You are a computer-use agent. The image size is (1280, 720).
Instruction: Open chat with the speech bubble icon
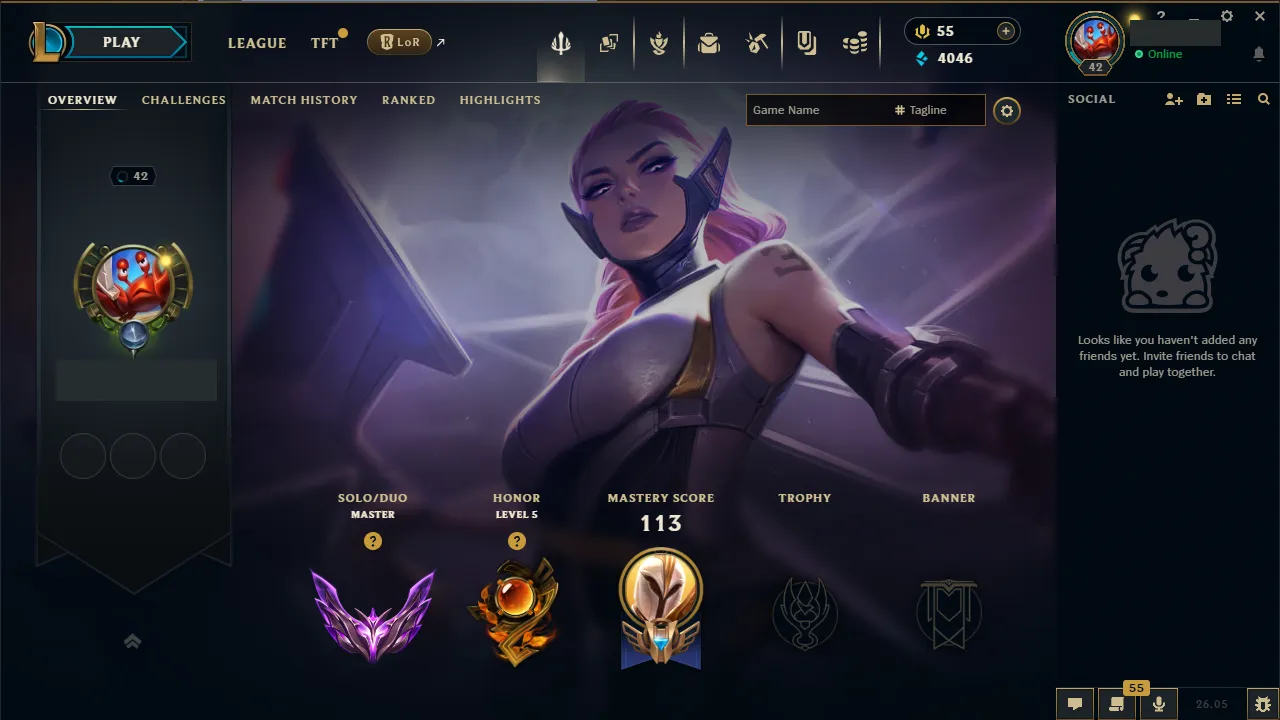(1075, 703)
